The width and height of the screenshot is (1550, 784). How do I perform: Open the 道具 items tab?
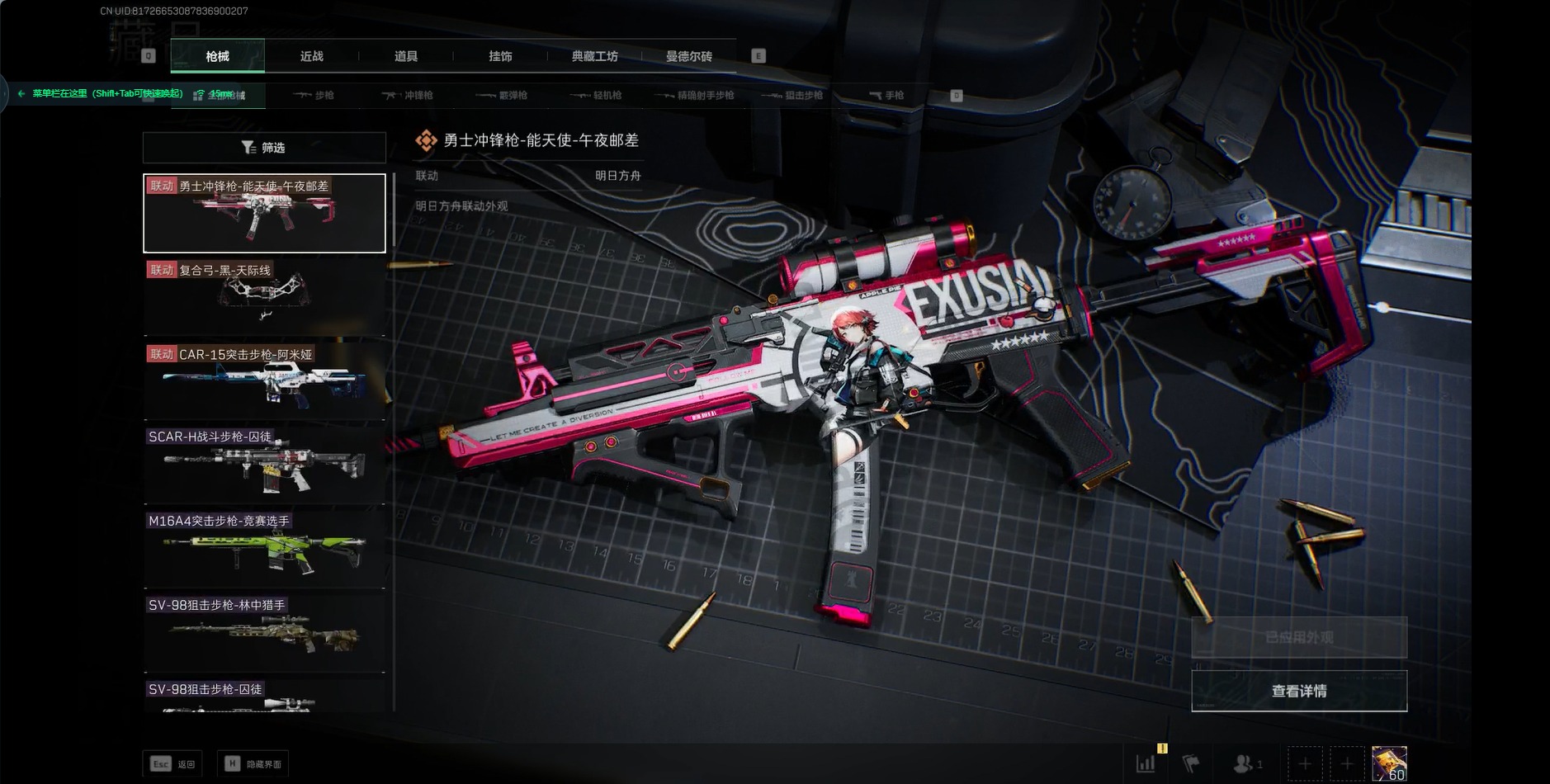point(405,56)
